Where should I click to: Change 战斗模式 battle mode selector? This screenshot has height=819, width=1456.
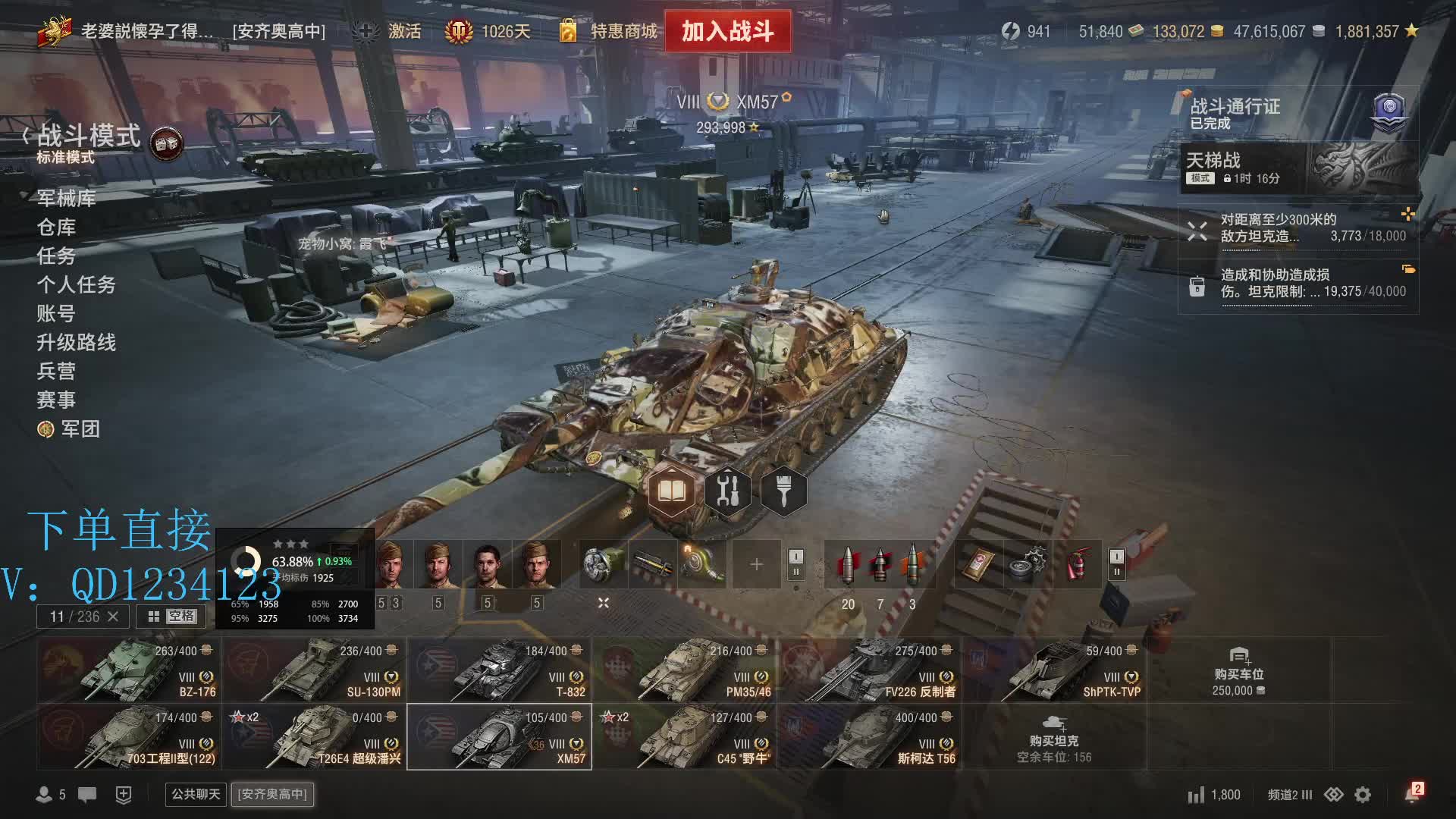[x=89, y=142]
